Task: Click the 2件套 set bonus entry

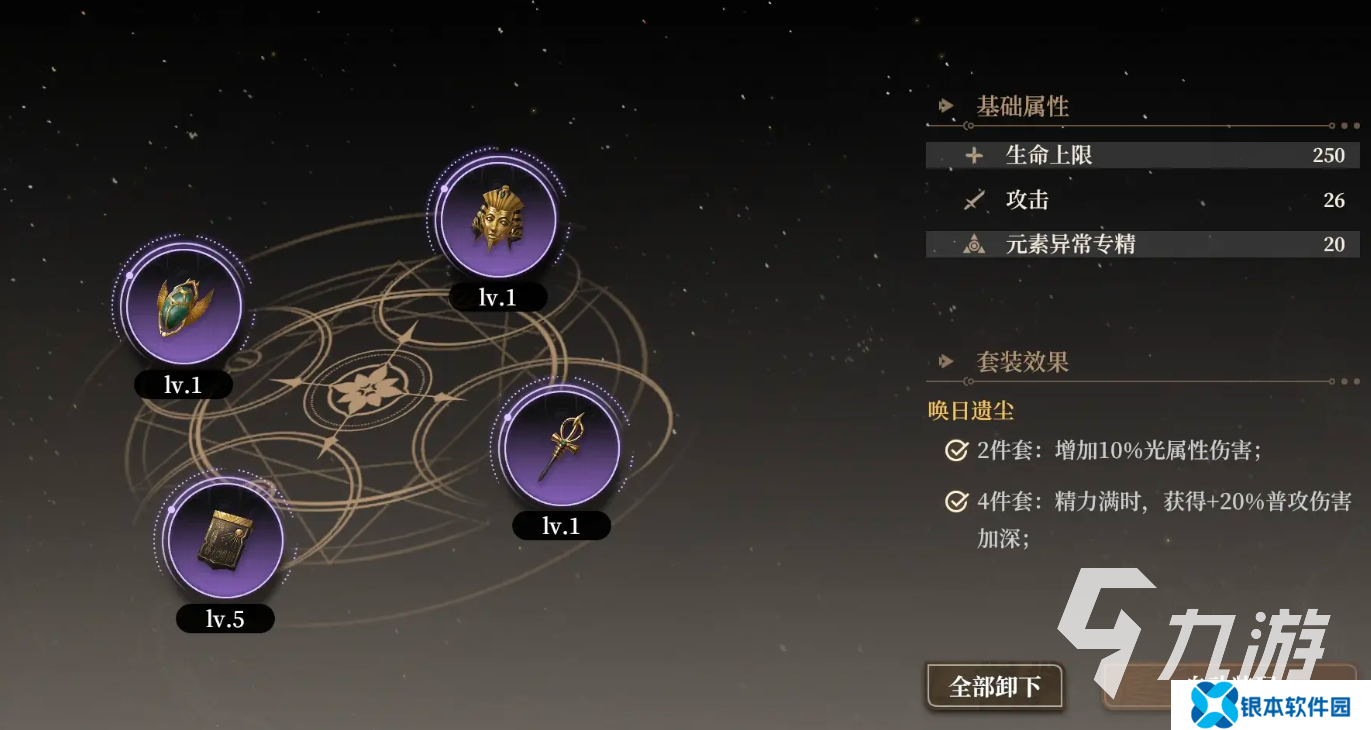Action: [x=1118, y=450]
